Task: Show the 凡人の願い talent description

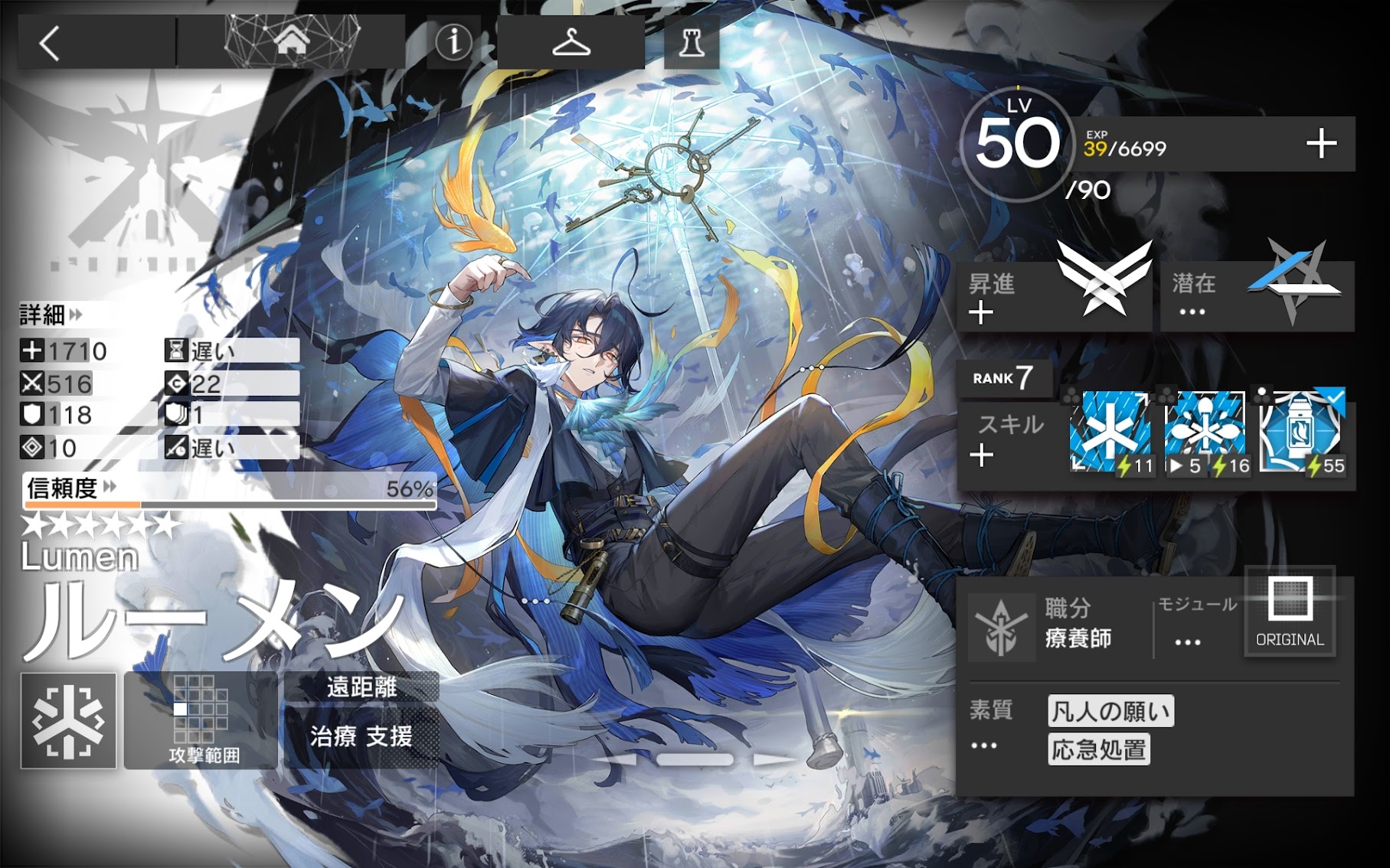Action: (x=1110, y=712)
